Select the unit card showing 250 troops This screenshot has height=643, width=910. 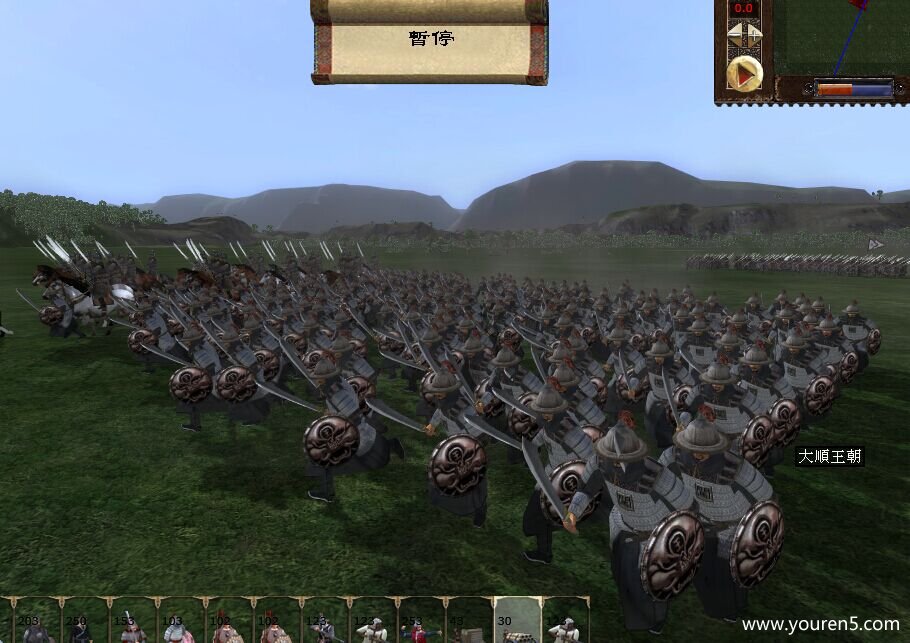coord(80,622)
